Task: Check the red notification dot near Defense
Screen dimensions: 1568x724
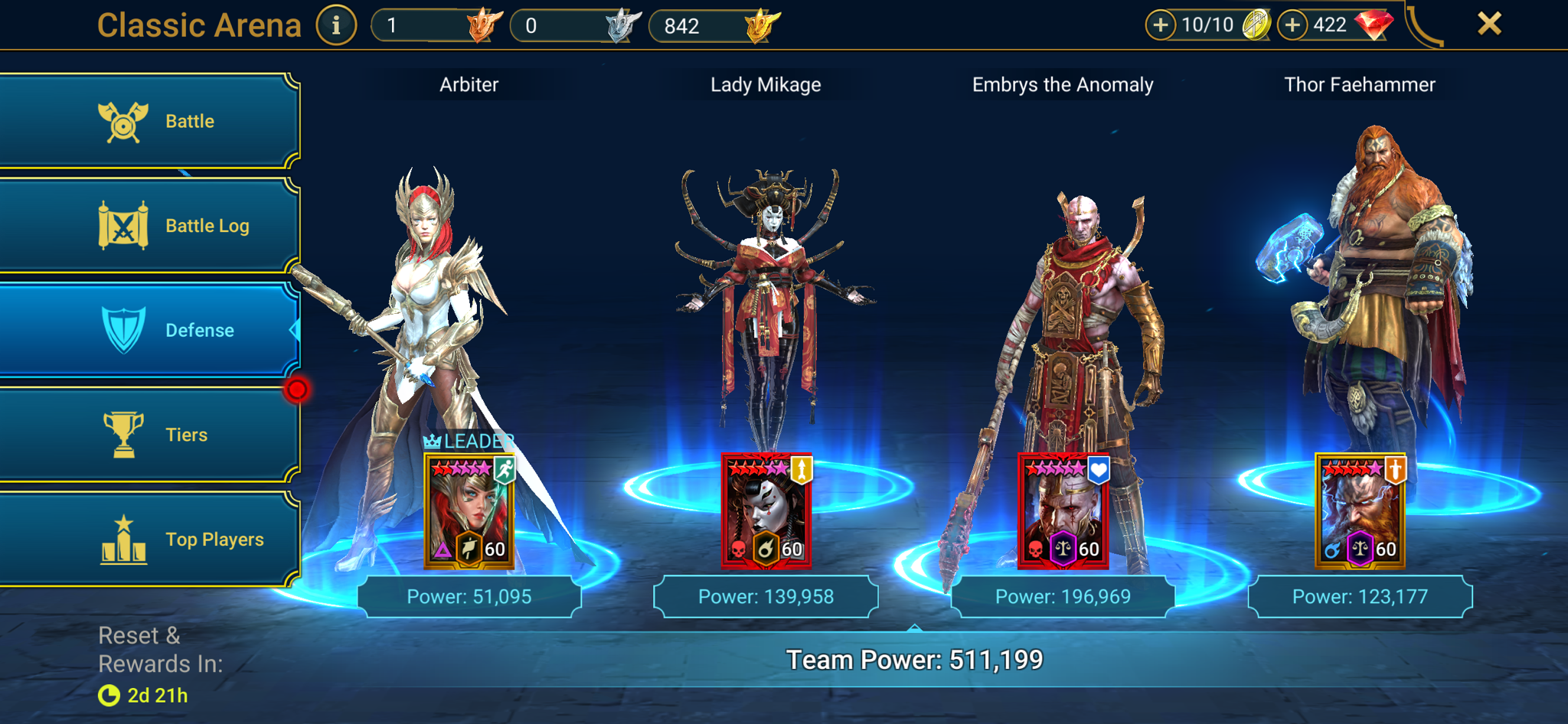Action: (299, 389)
